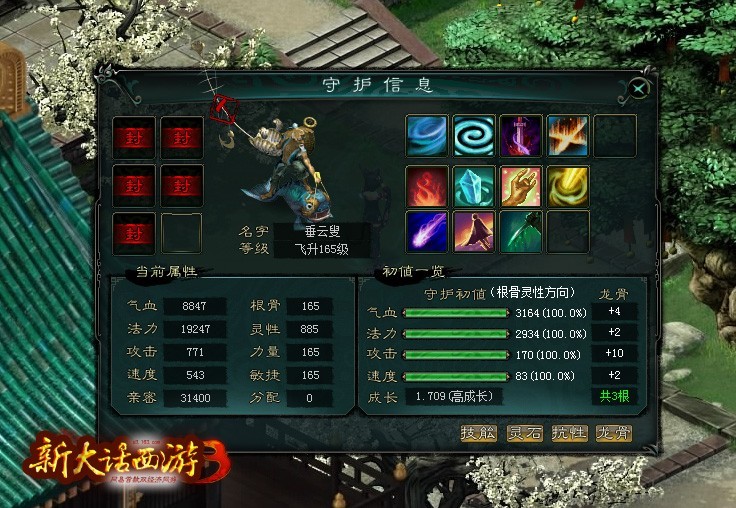Screen dimensions: 736x508
Task: Select the fiery cross slash skill icon
Action: [x=567, y=136]
